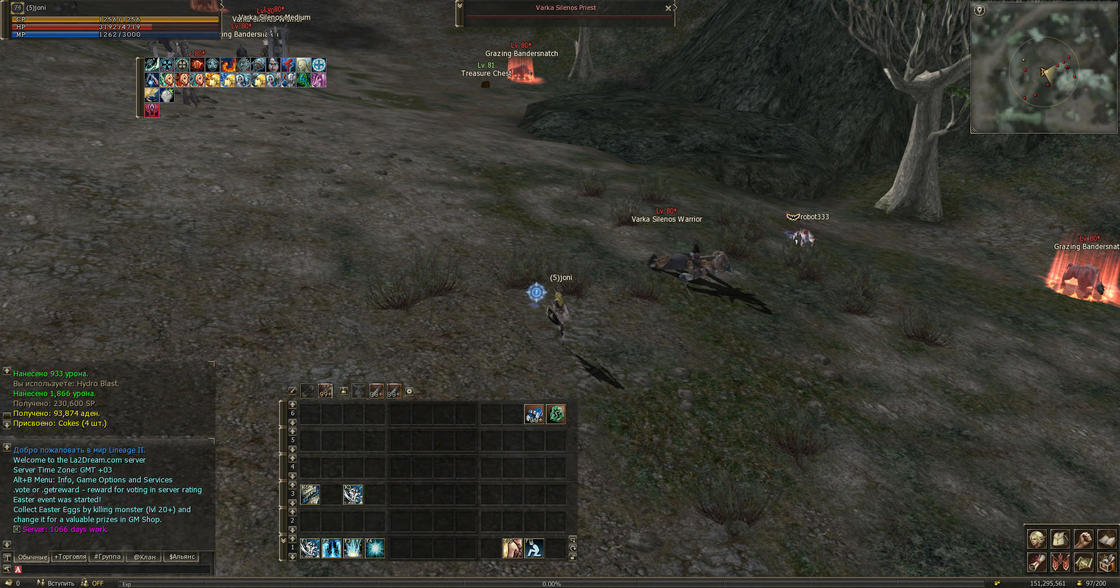Select the Обычные chat tab

tap(32, 557)
